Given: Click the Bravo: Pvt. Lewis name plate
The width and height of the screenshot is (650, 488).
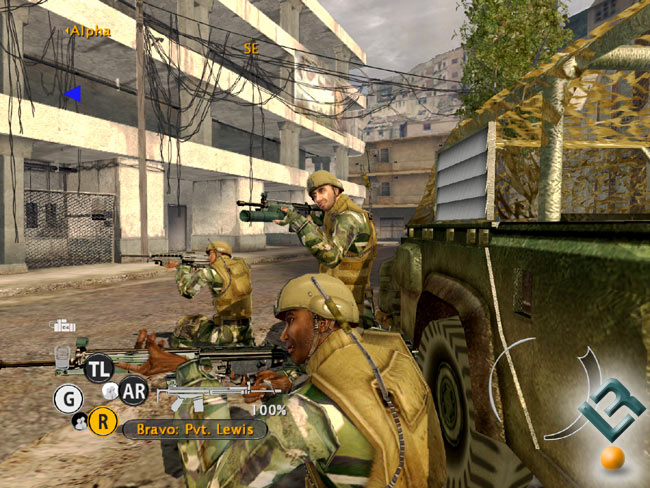Looking at the screenshot, I should 195,429.
